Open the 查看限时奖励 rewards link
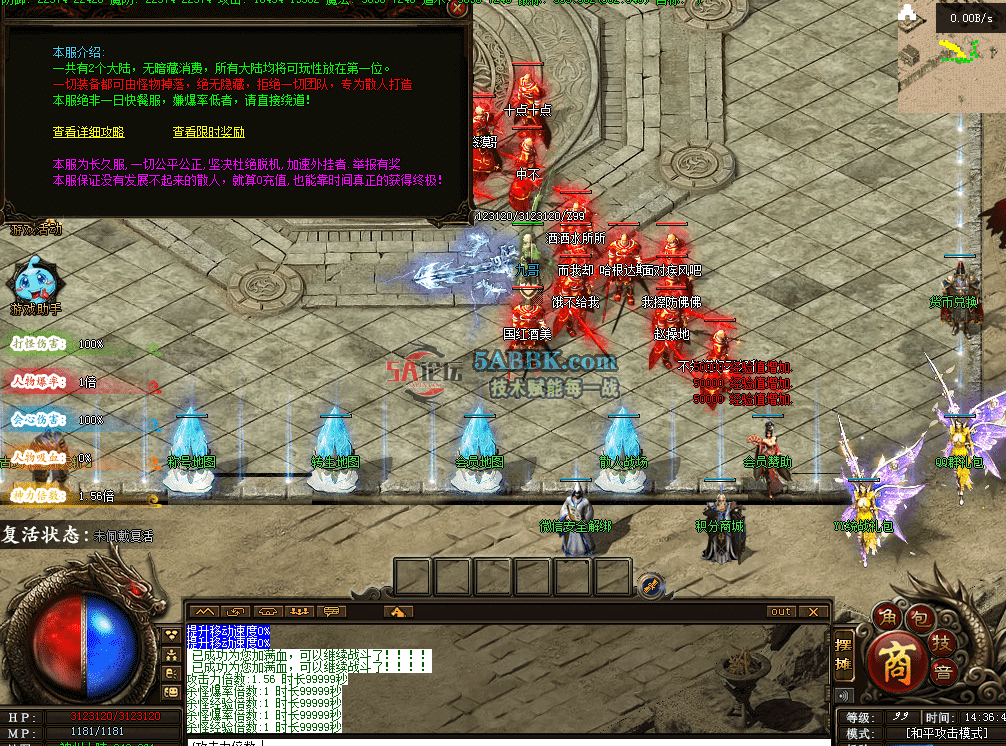 (x=208, y=132)
